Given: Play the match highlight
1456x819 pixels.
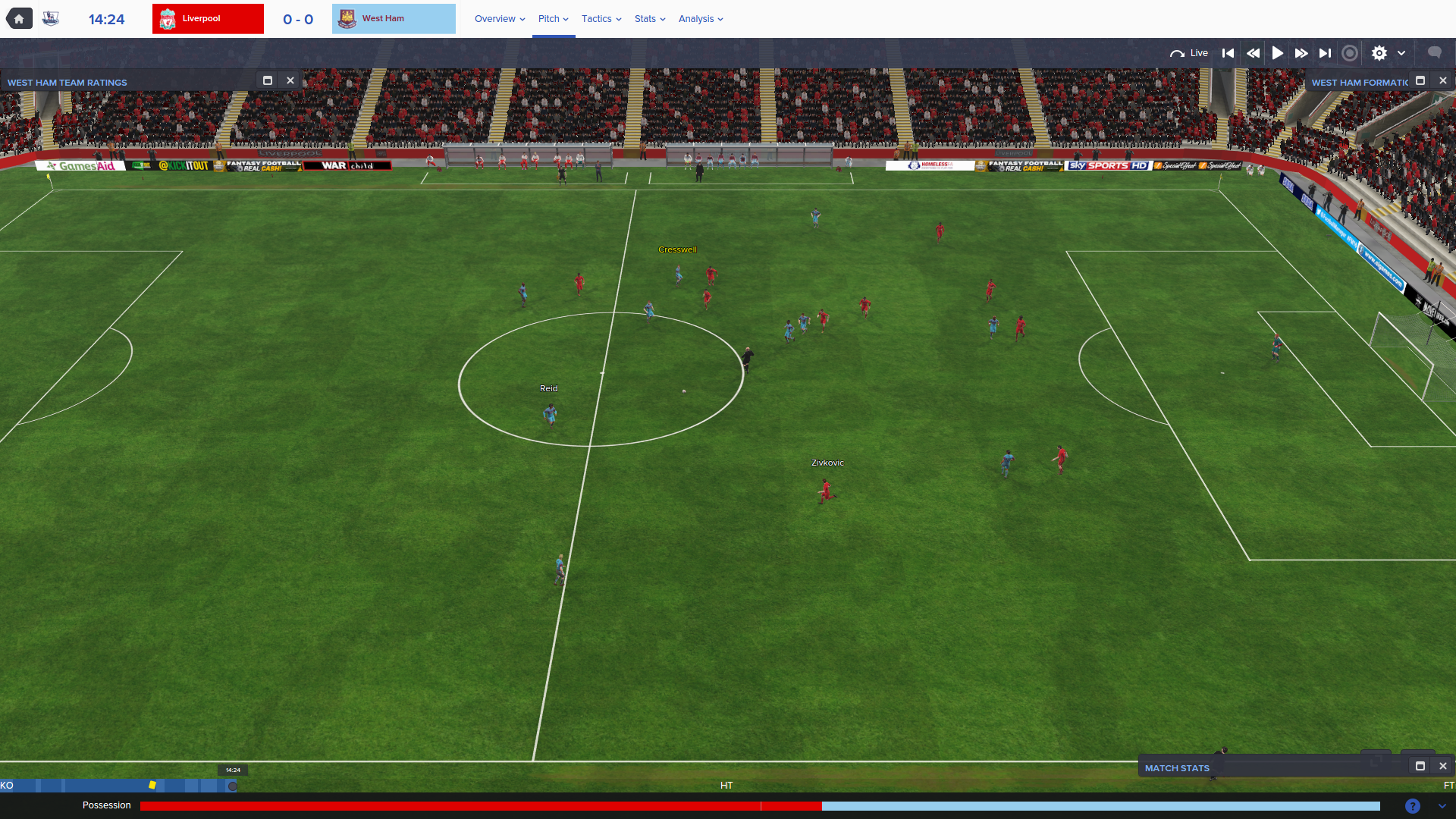Looking at the screenshot, I should (1278, 53).
